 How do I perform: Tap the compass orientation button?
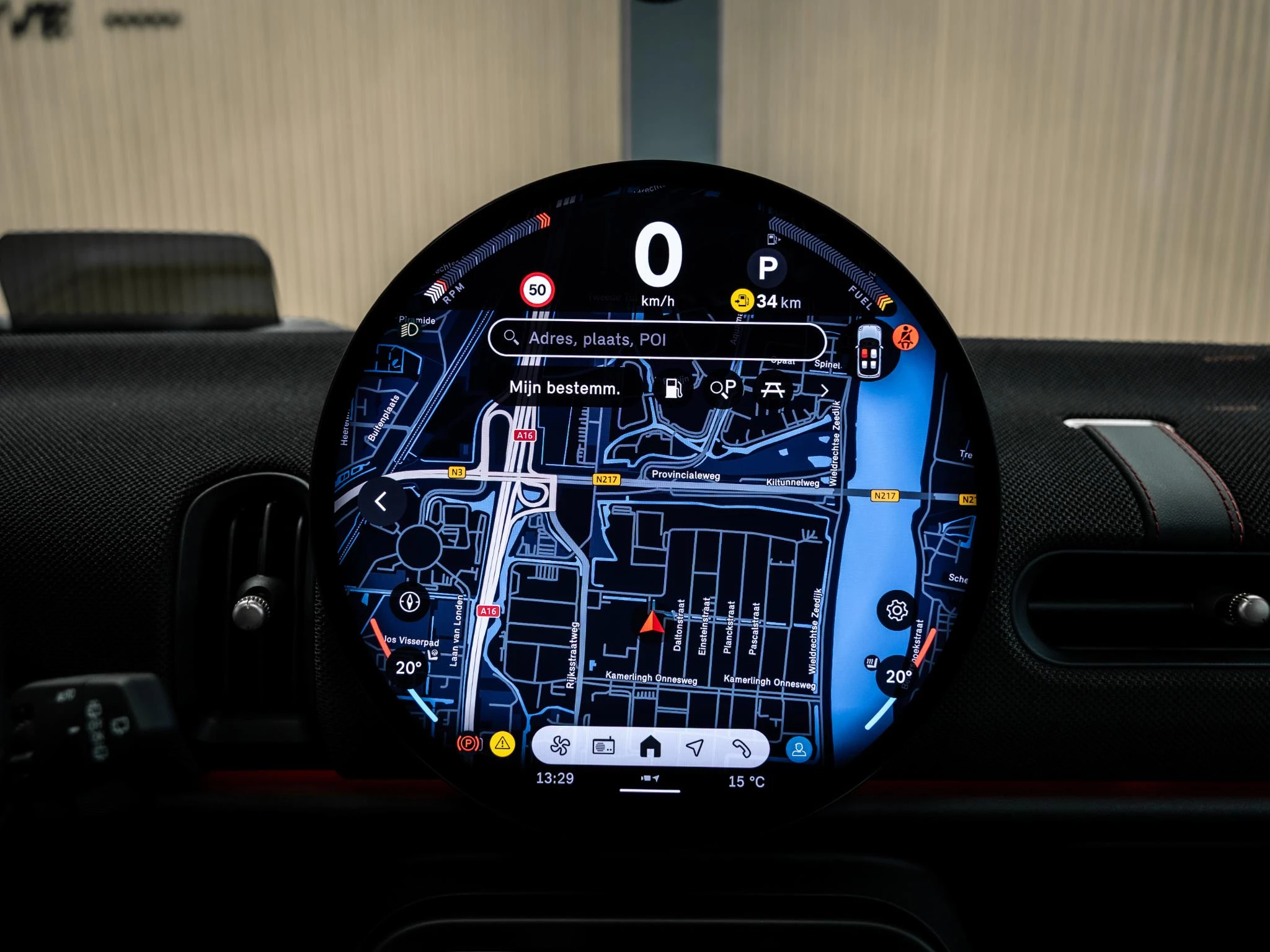[410, 601]
